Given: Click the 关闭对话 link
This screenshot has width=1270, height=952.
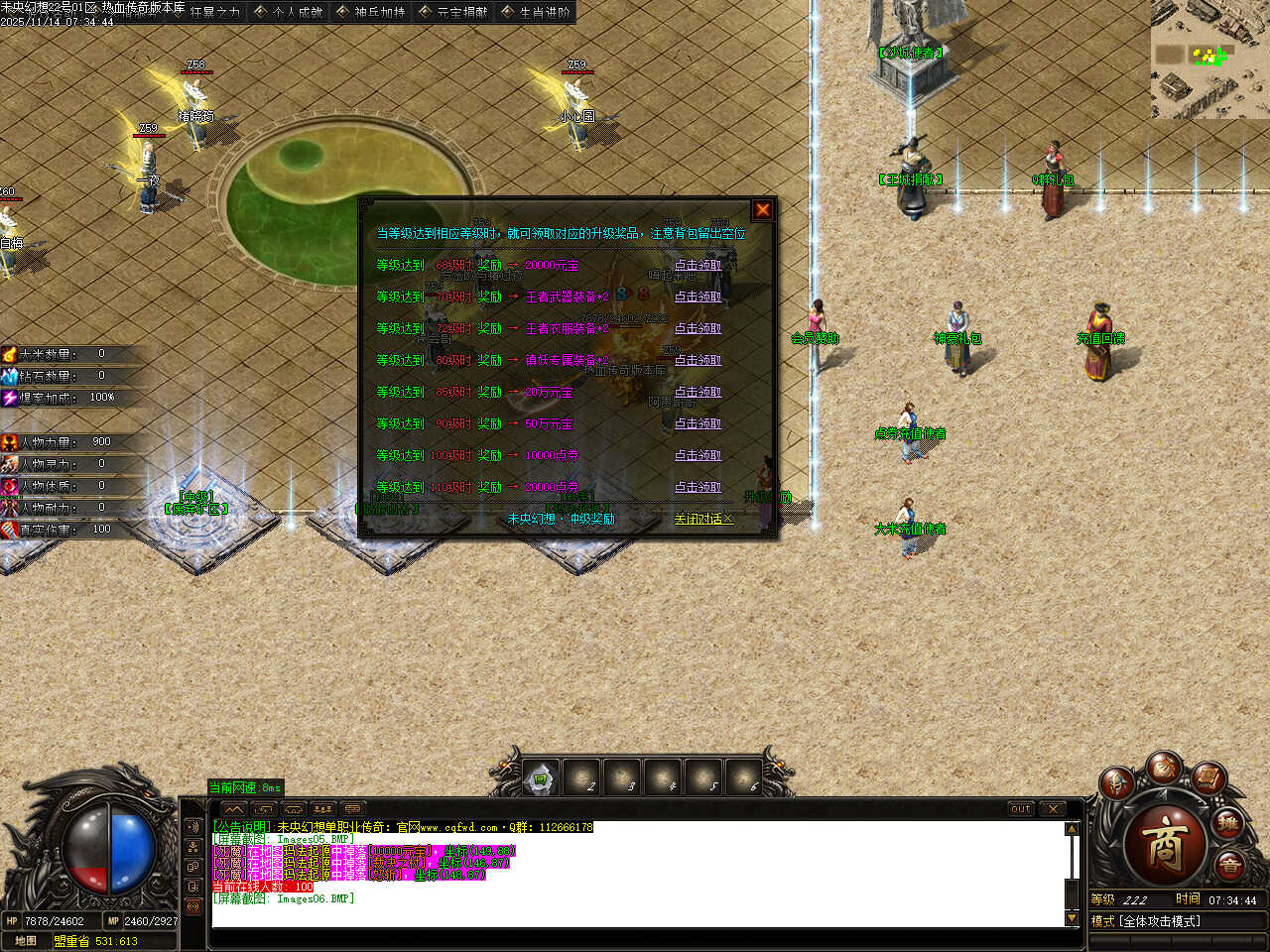Looking at the screenshot, I should click(702, 519).
